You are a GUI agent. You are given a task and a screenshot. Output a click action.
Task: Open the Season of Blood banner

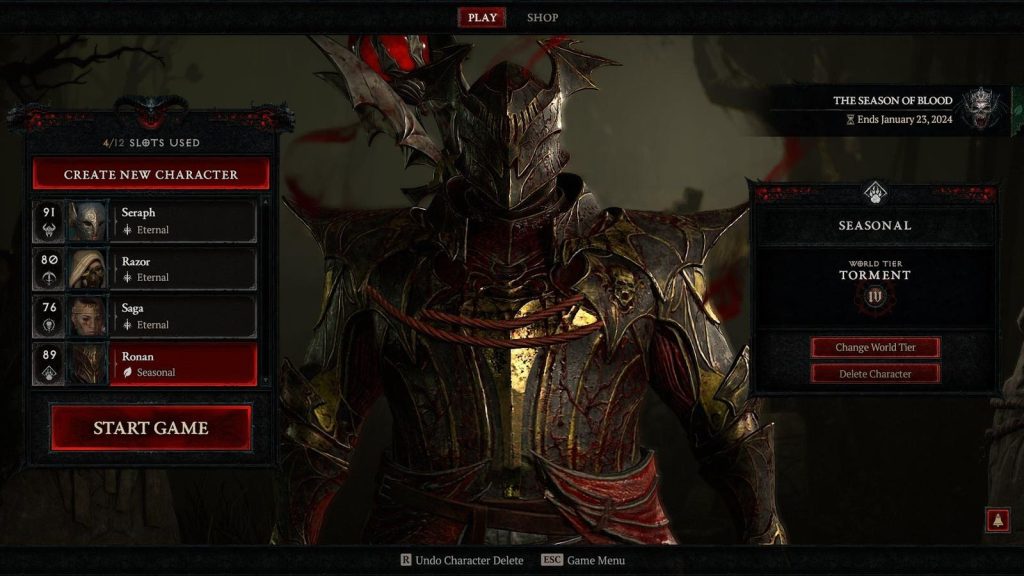(x=895, y=109)
